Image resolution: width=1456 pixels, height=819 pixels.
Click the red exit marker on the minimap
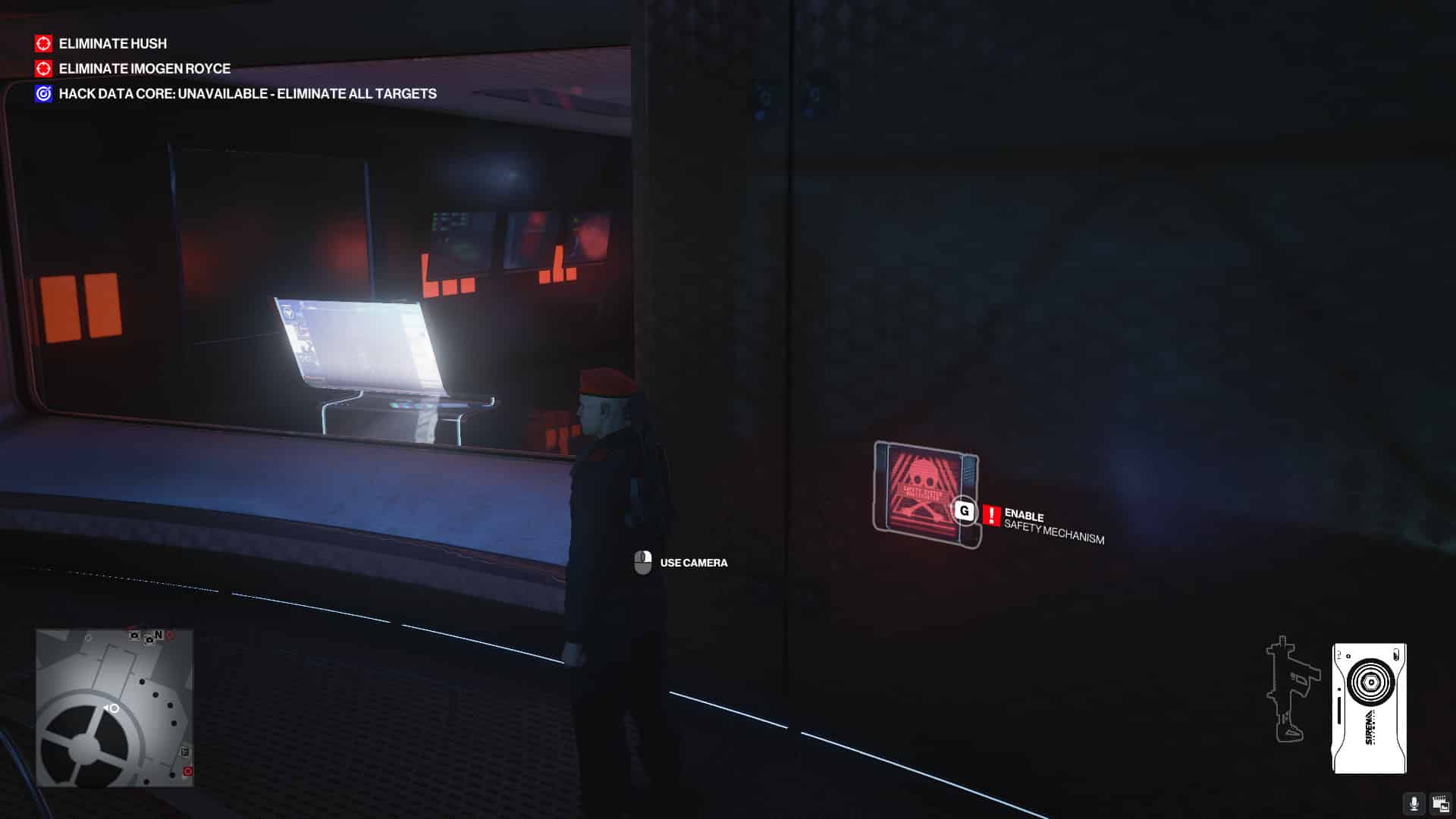(187, 772)
